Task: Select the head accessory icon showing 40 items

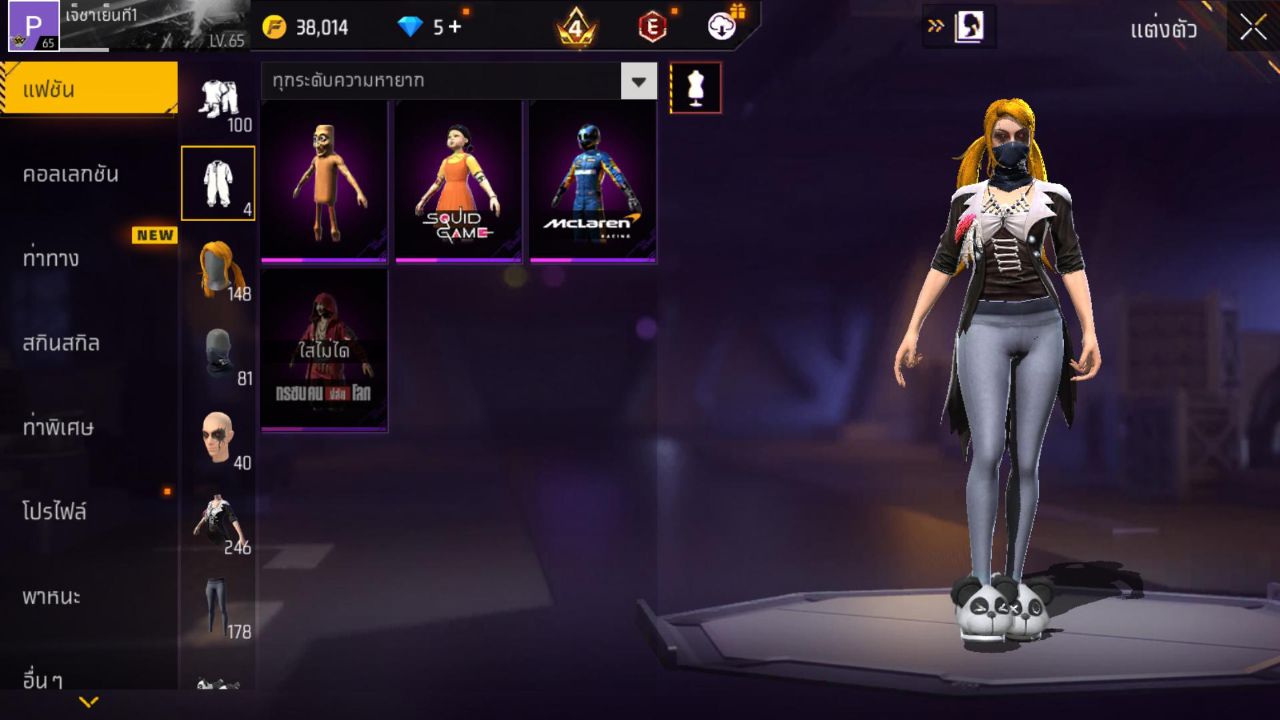Action: pos(218,432)
